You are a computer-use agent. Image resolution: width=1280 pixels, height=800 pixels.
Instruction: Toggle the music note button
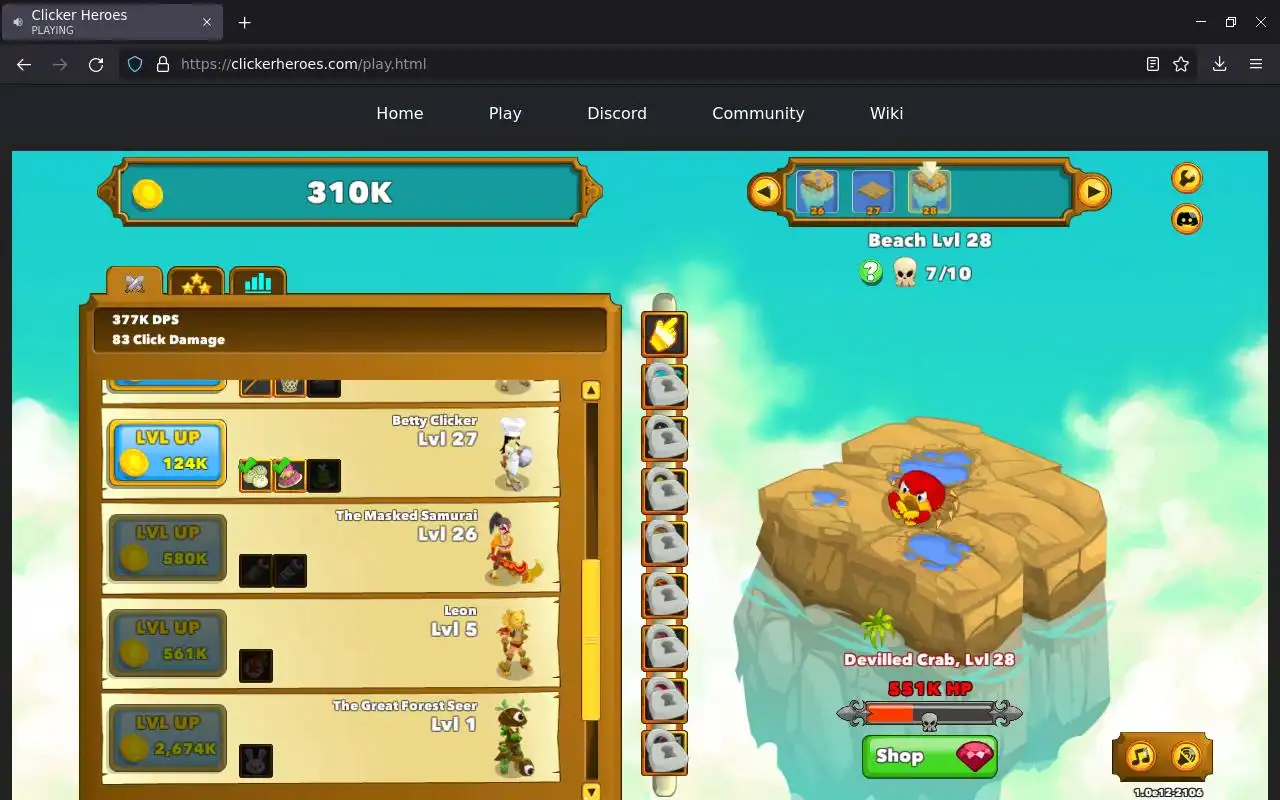pyautogui.click(x=1141, y=756)
